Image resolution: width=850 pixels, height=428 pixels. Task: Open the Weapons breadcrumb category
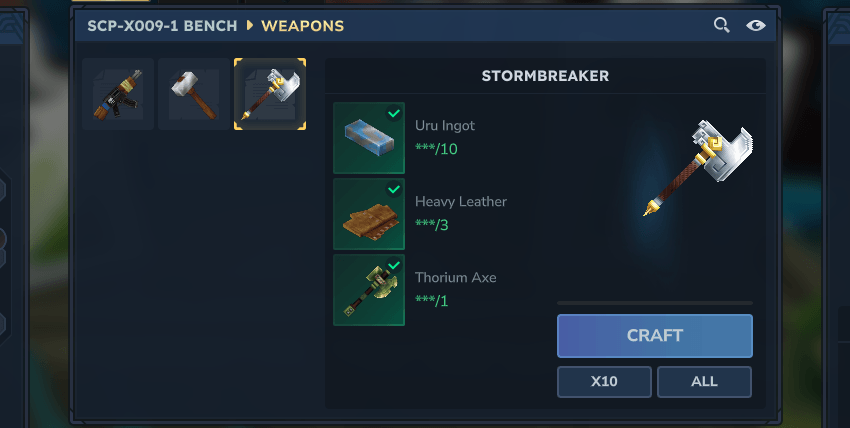click(x=302, y=25)
